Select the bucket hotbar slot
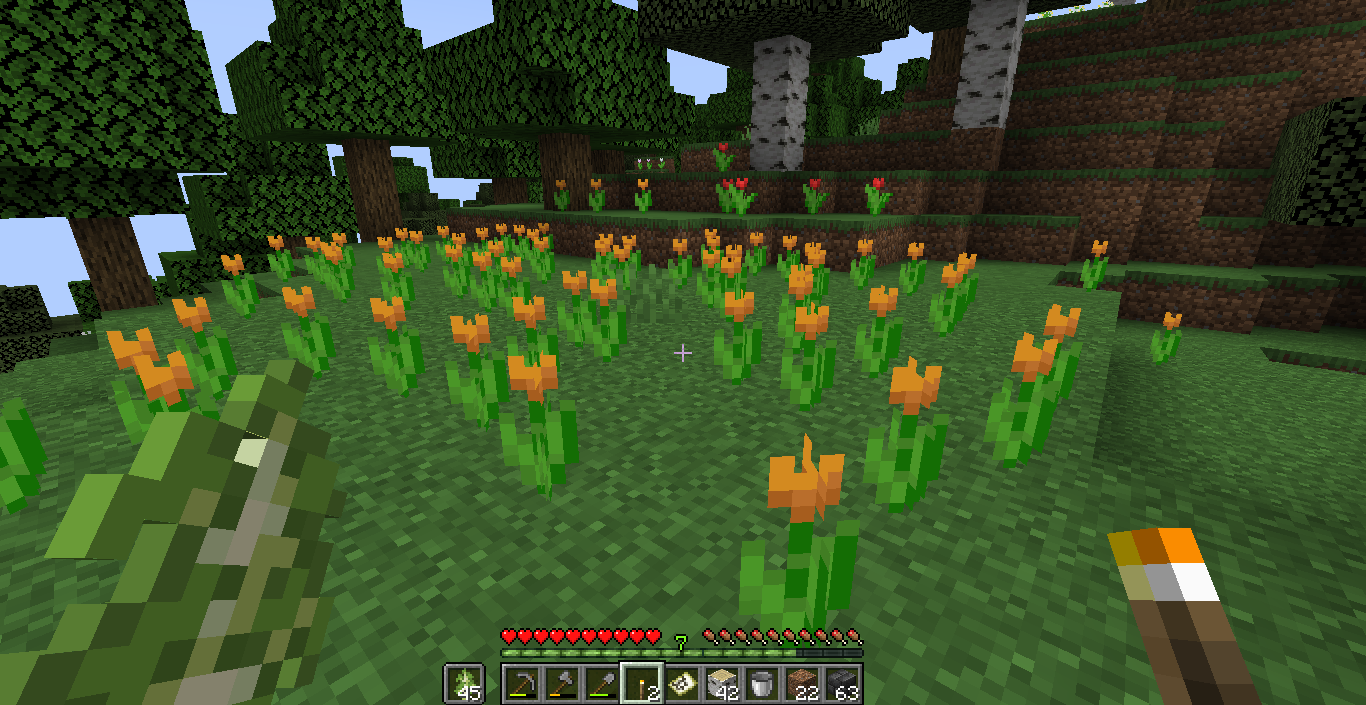The height and width of the screenshot is (705, 1366). tap(762, 684)
